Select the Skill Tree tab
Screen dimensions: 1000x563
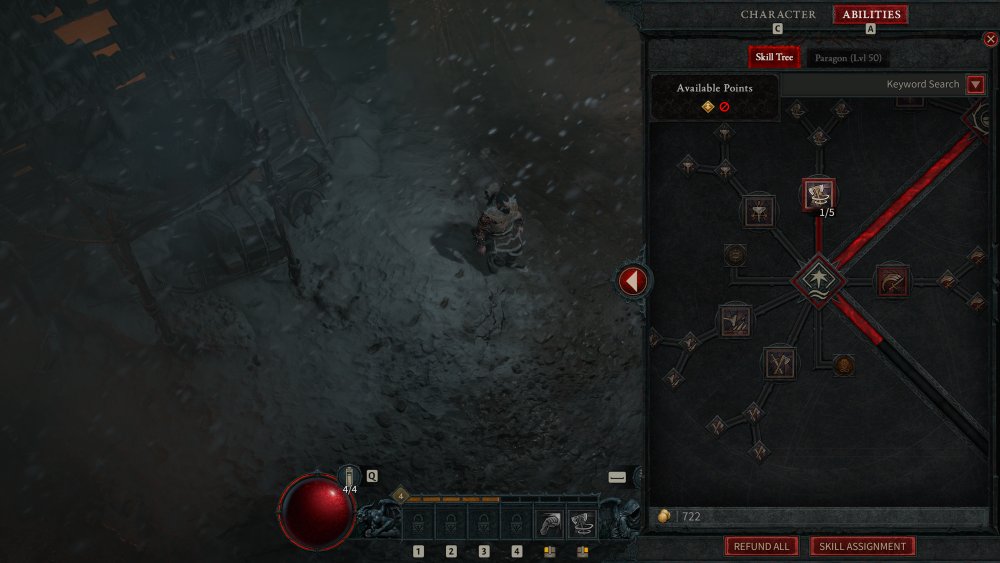pos(774,58)
